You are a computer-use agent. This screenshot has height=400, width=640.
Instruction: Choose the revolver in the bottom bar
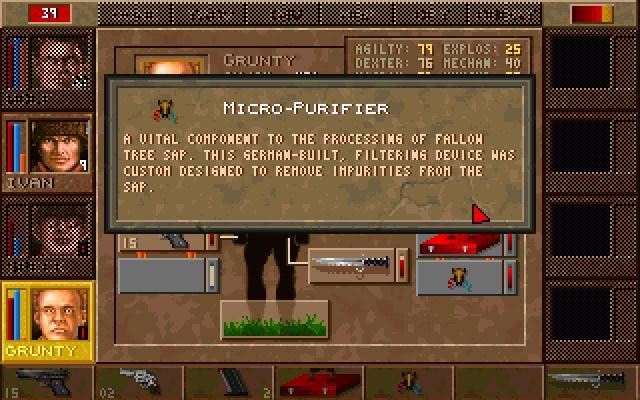pos(136,381)
